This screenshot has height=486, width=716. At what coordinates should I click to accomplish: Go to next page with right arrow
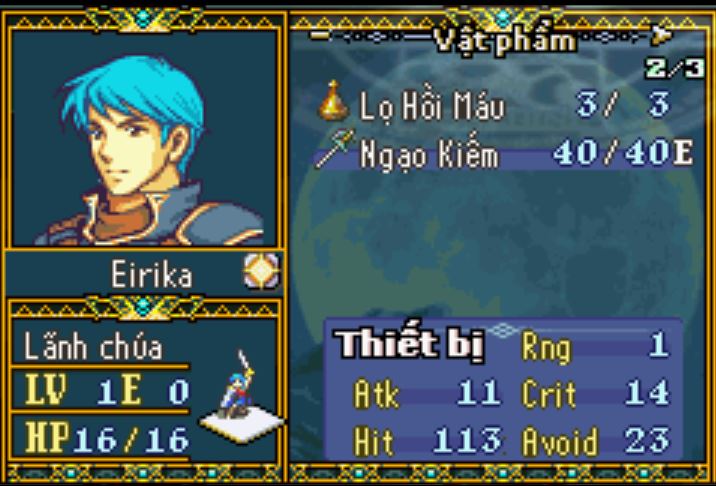[x=661, y=37]
